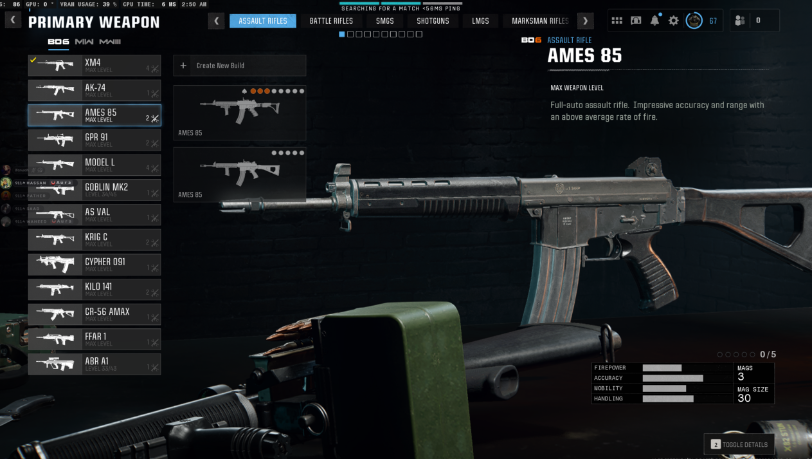Choose the Goblin MK2 weapon
The height and width of the screenshot is (459, 812).
tap(94, 189)
